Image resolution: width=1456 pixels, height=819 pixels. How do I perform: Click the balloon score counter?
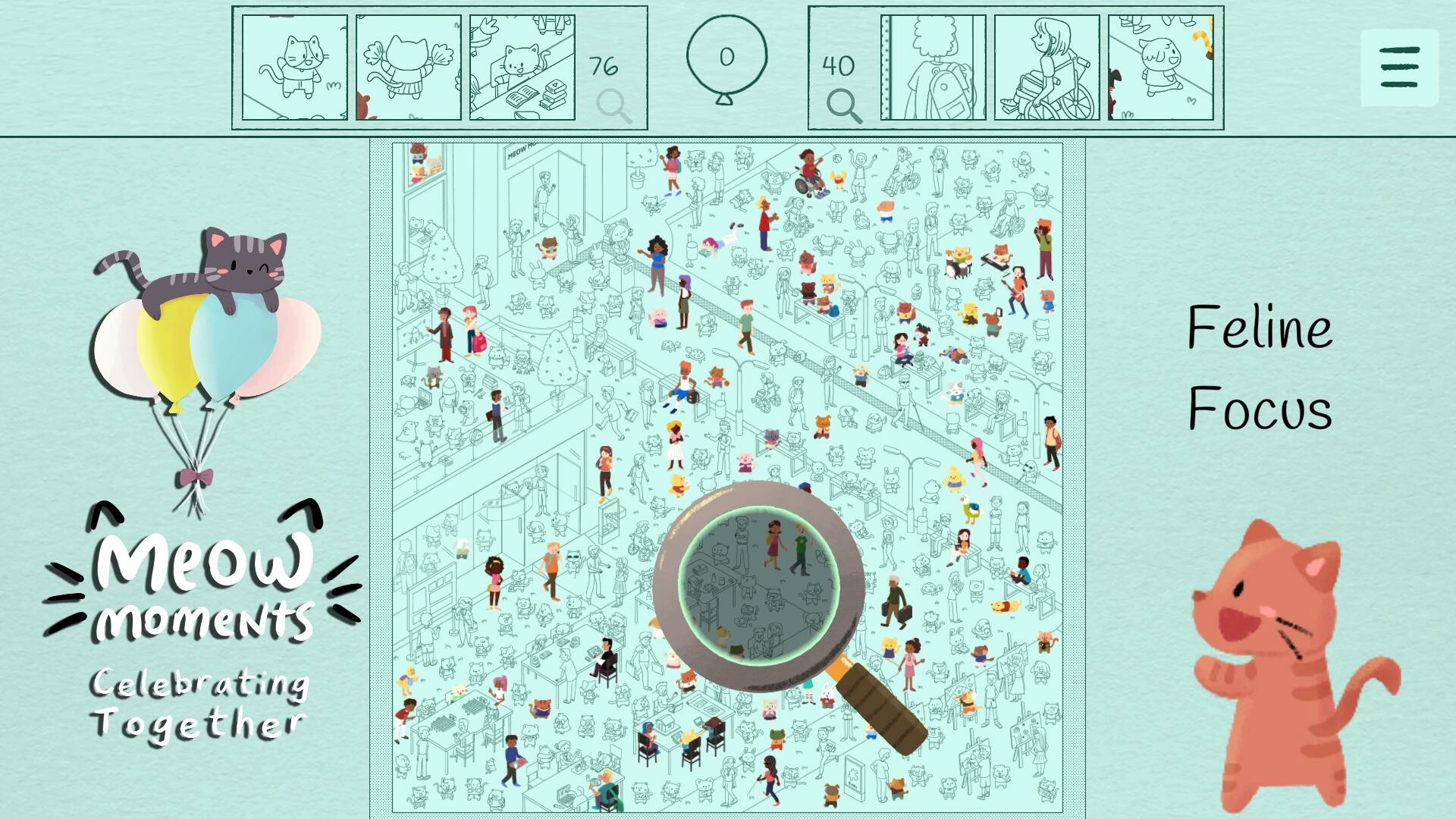pyautogui.click(x=725, y=55)
